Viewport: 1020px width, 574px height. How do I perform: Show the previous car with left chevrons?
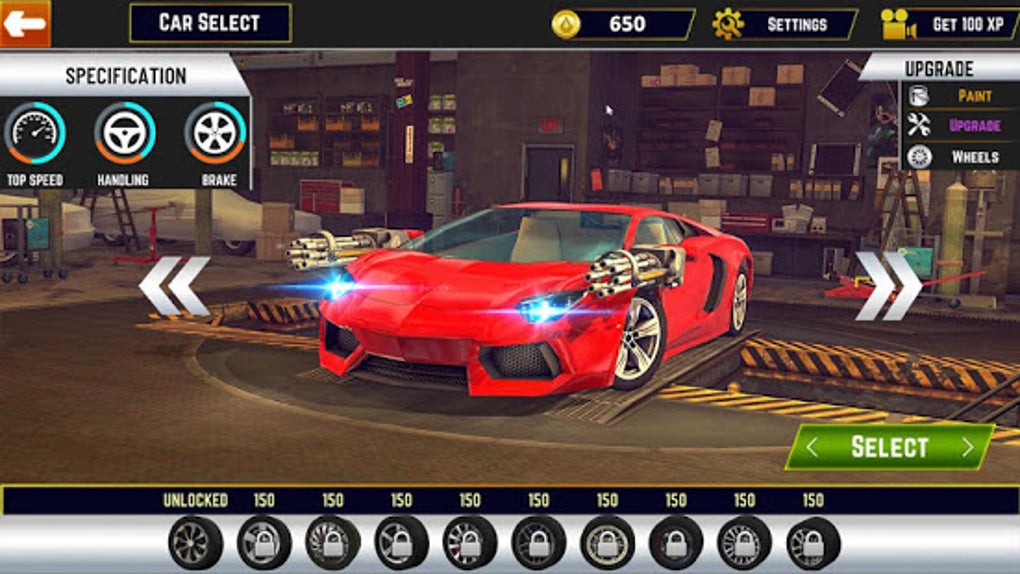(174, 287)
